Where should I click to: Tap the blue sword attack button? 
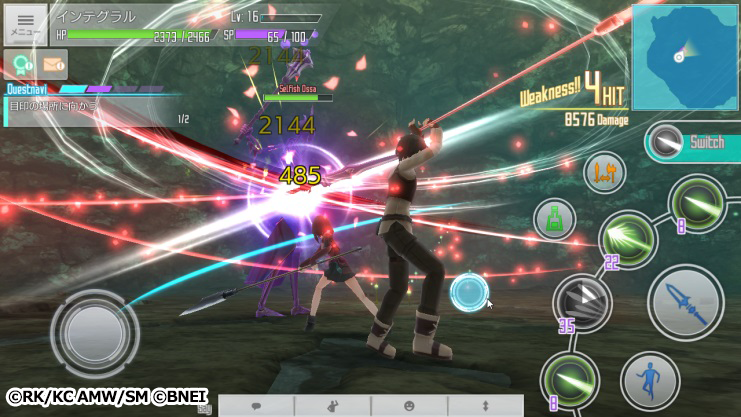coord(686,300)
